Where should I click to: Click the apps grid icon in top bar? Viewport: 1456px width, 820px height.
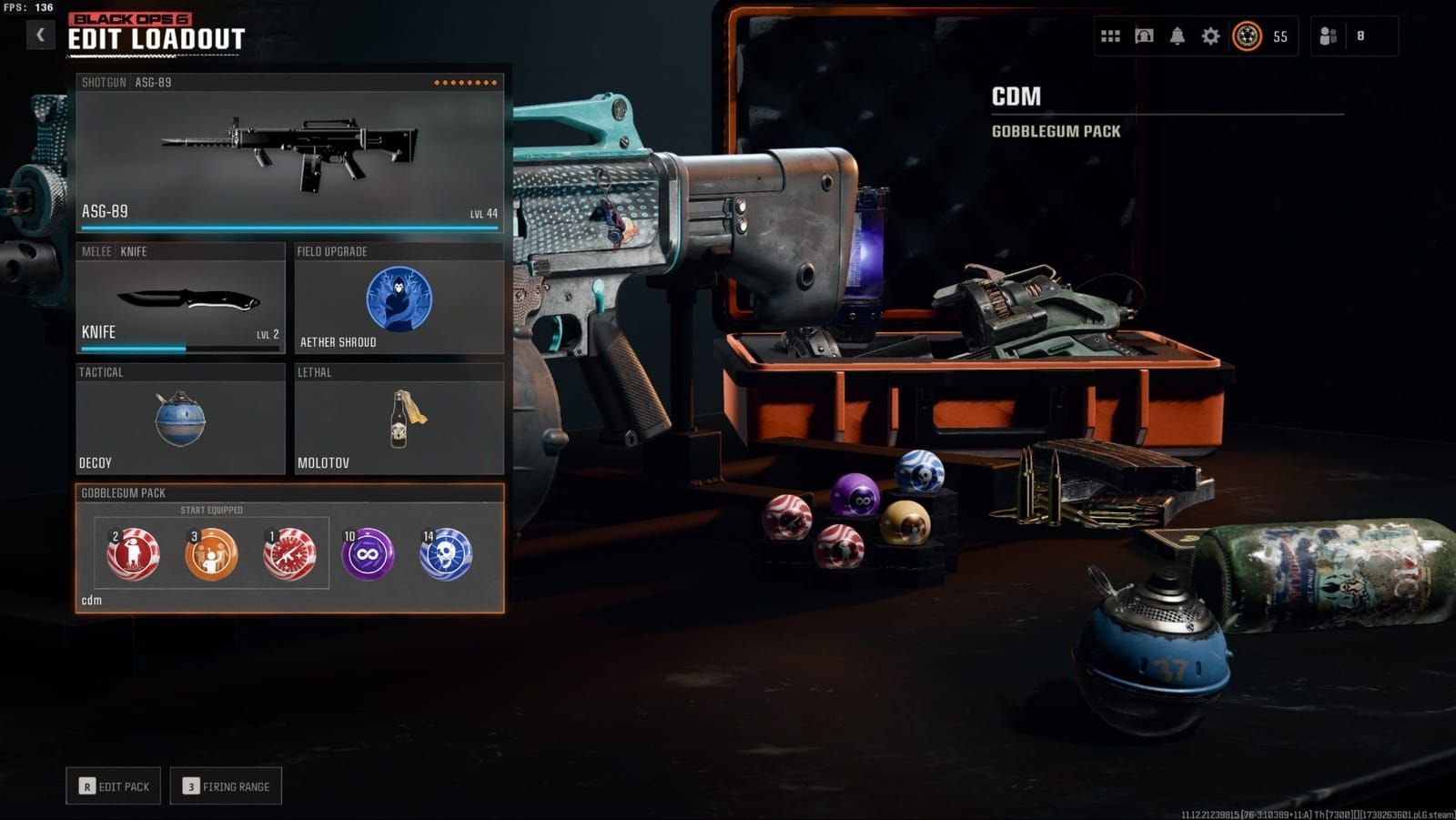1110,37
